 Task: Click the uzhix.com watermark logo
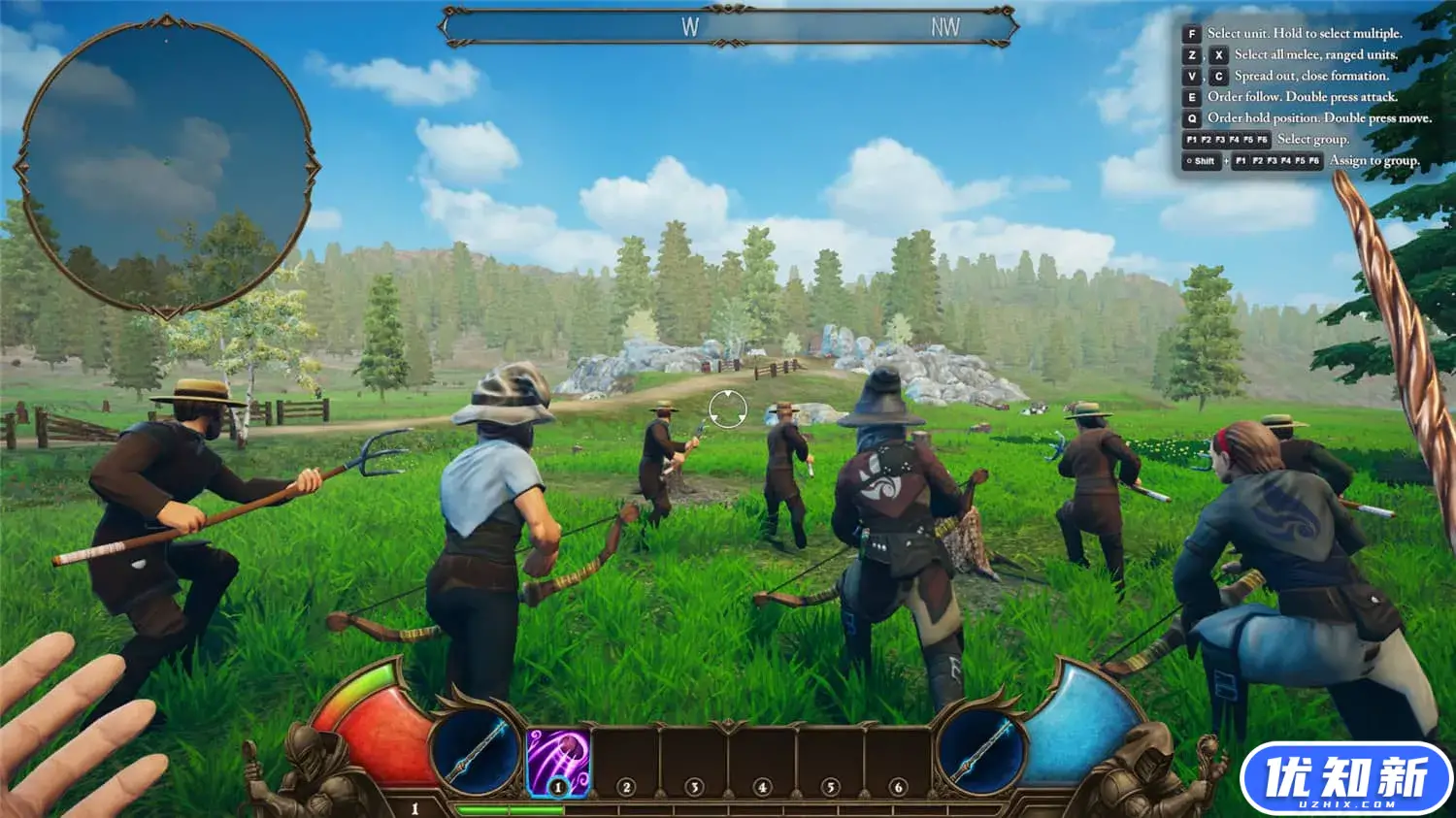click(1345, 779)
